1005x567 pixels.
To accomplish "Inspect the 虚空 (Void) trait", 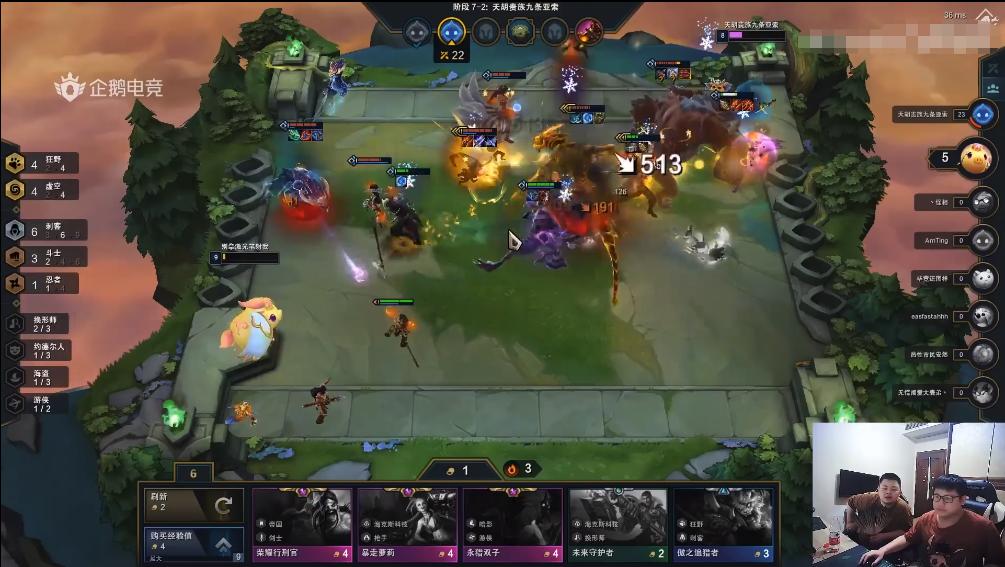I will click(x=40, y=189).
